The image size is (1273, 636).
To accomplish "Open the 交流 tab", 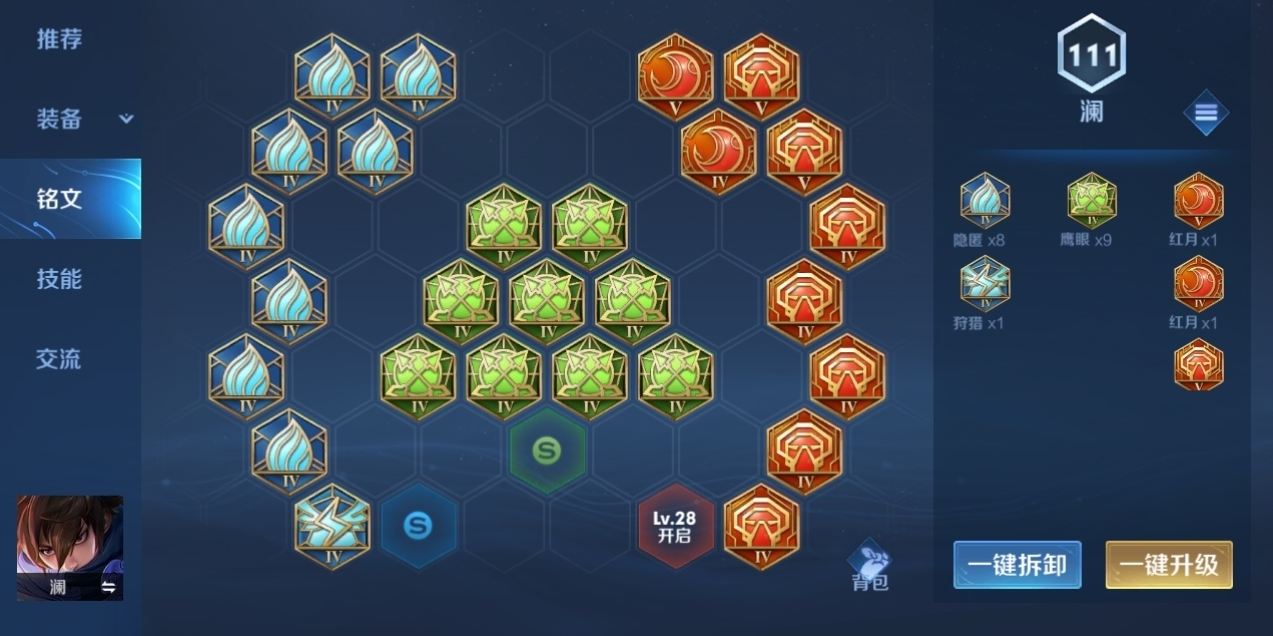I will tap(59, 359).
